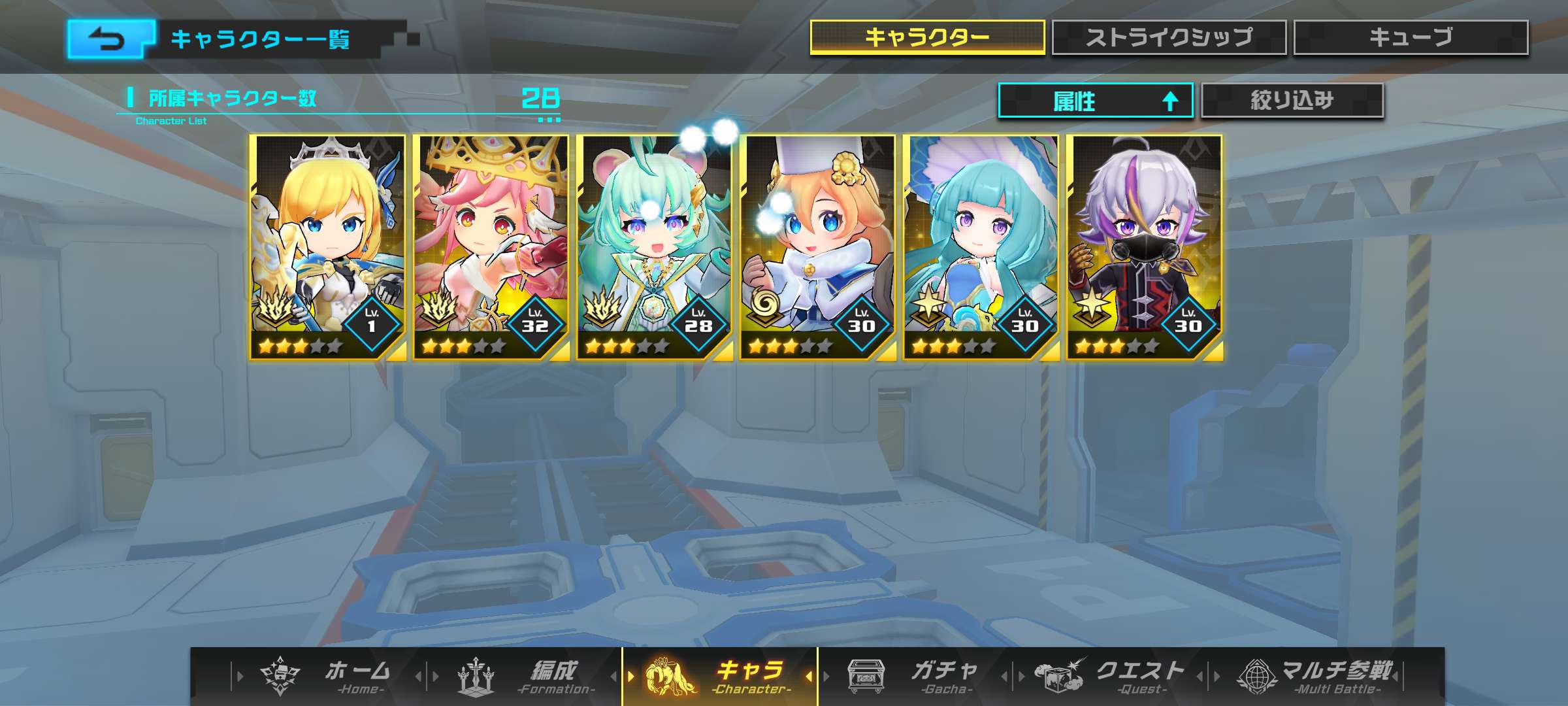Open the 編成 Formation menu
The width and height of the screenshot is (1568, 706).
523,676
